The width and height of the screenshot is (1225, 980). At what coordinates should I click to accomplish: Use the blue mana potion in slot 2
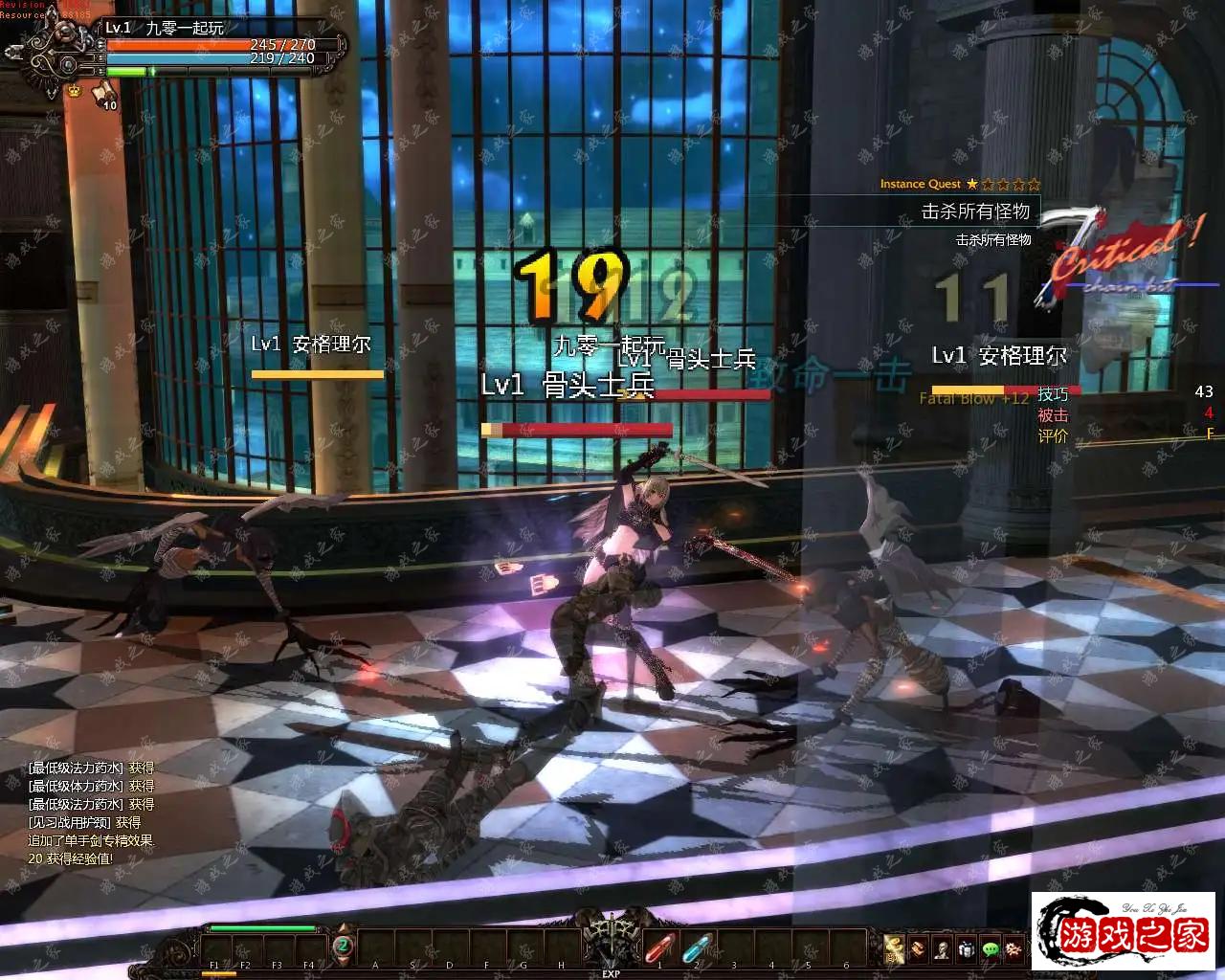tap(697, 948)
